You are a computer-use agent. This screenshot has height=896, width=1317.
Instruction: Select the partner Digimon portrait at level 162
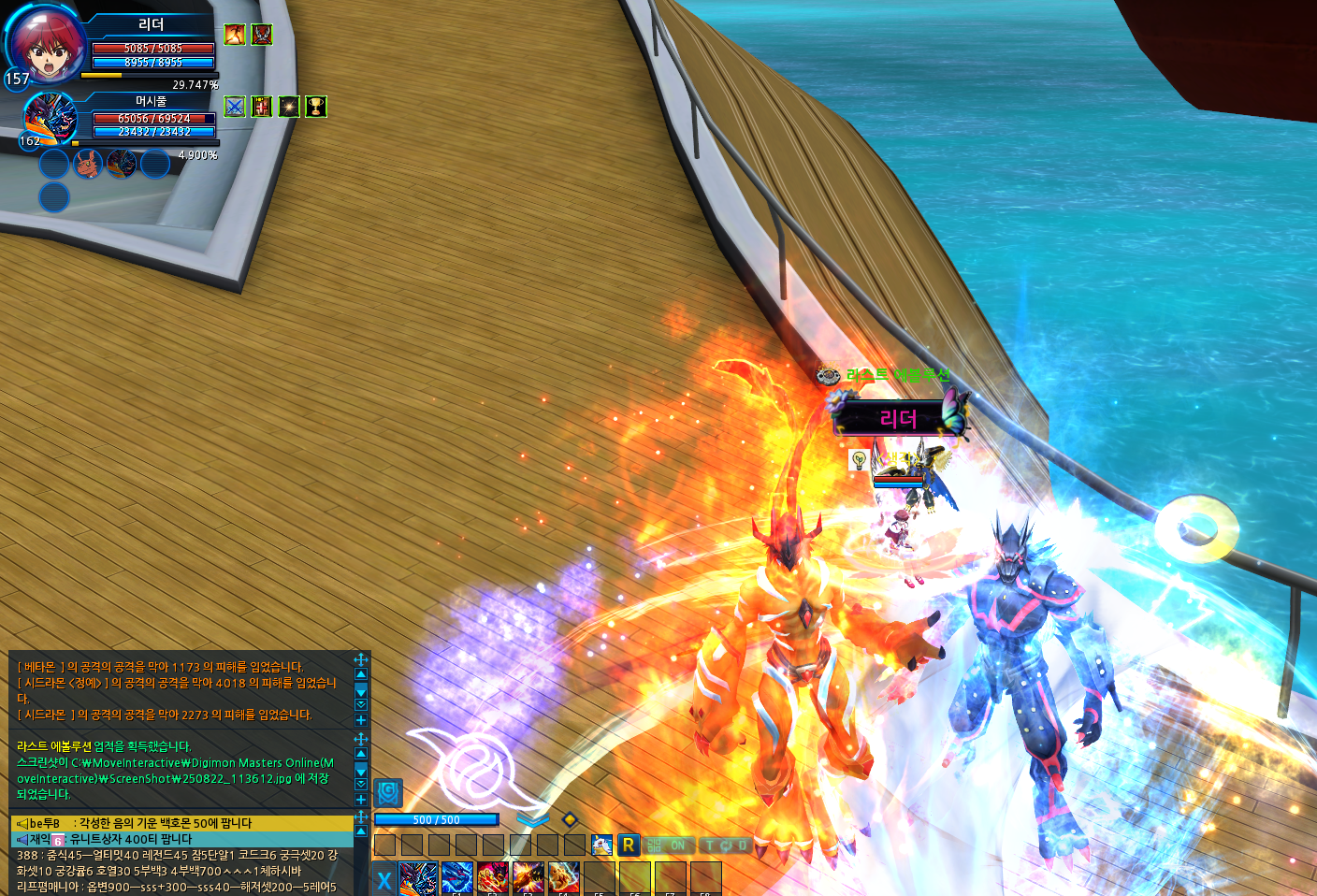(50, 119)
